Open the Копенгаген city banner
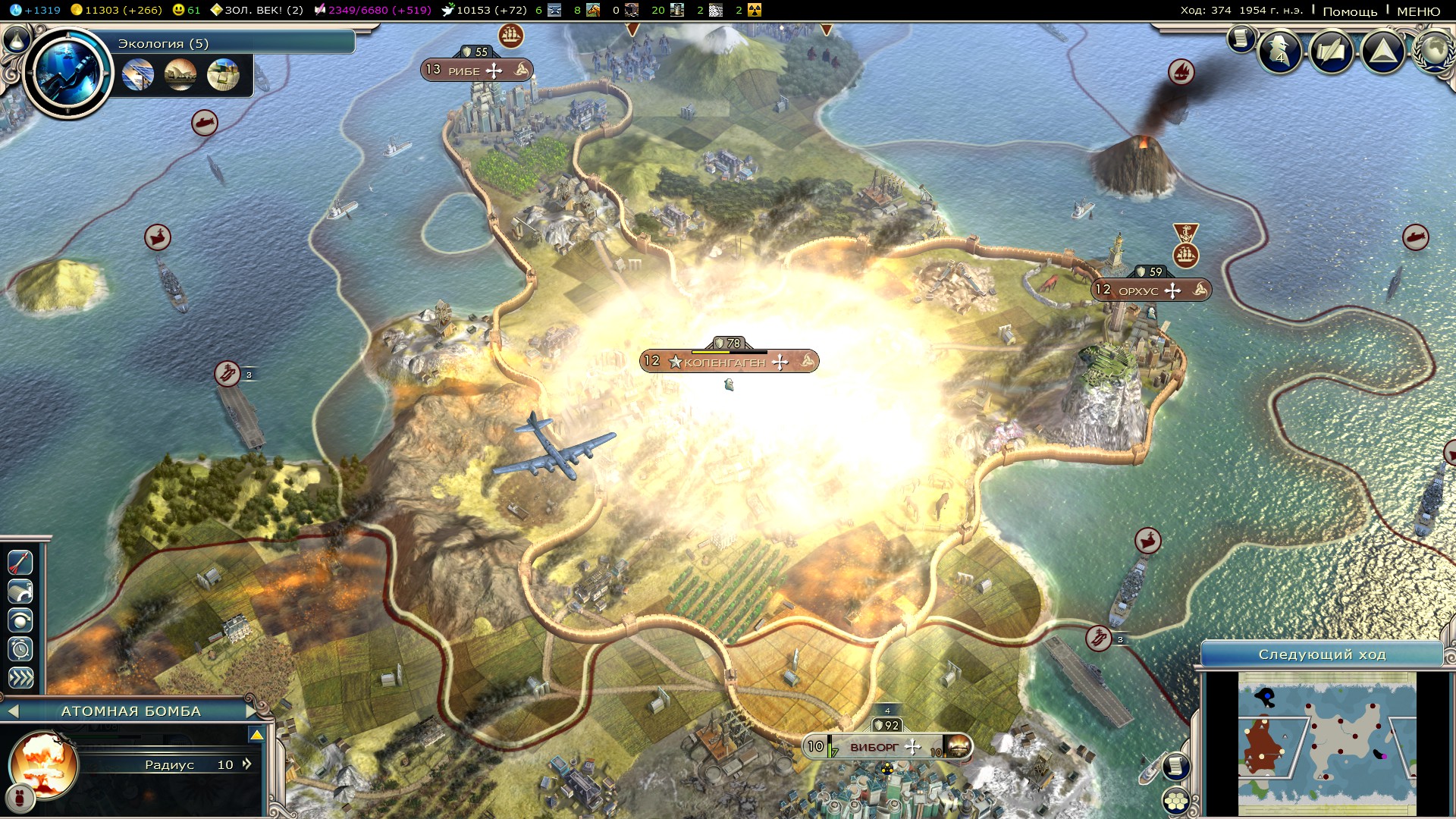 click(x=729, y=362)
